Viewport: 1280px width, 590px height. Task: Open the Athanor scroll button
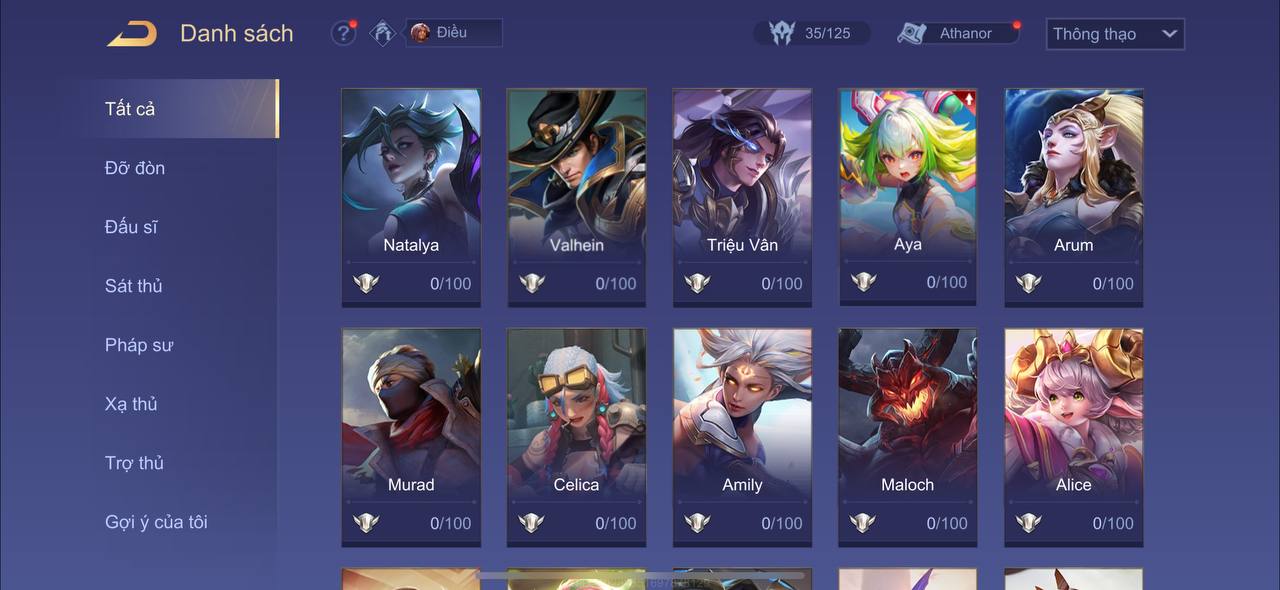pyautogui.click(x=957, y=33)
